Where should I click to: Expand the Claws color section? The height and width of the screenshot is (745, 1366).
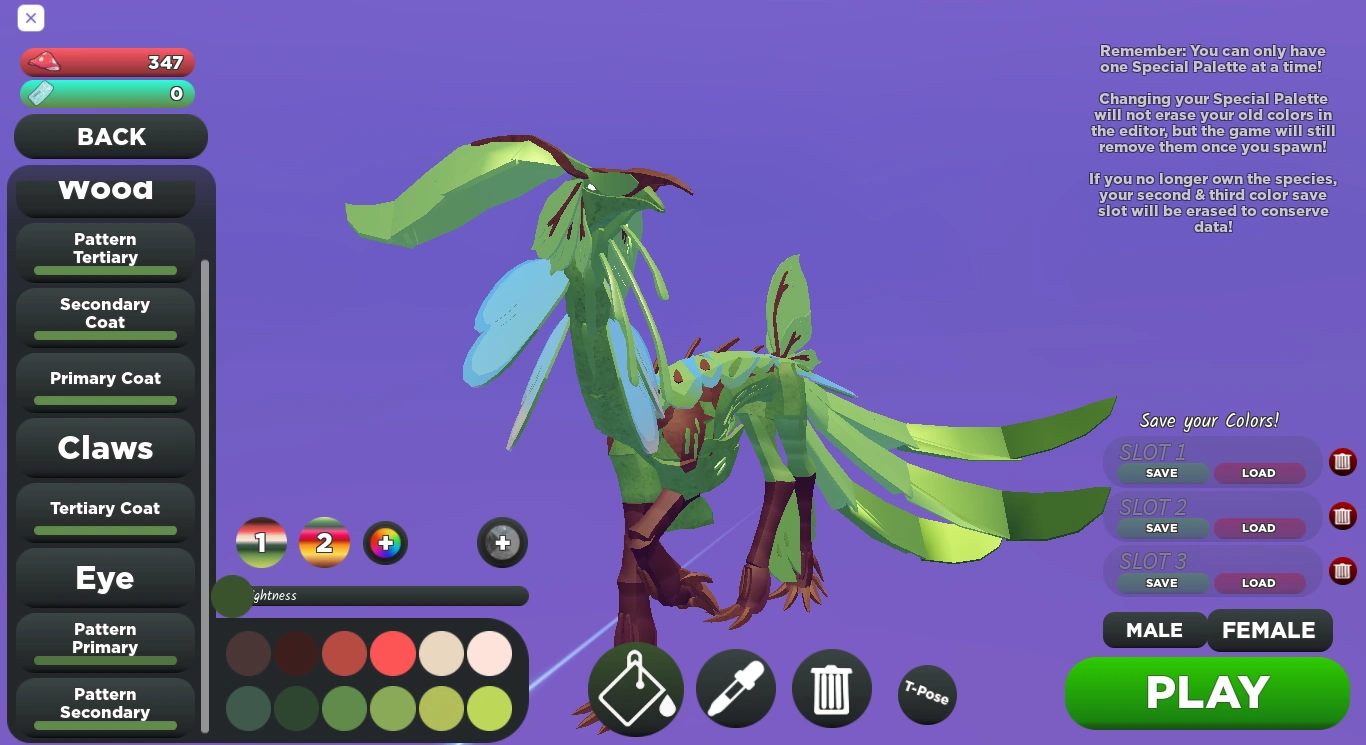105,448
